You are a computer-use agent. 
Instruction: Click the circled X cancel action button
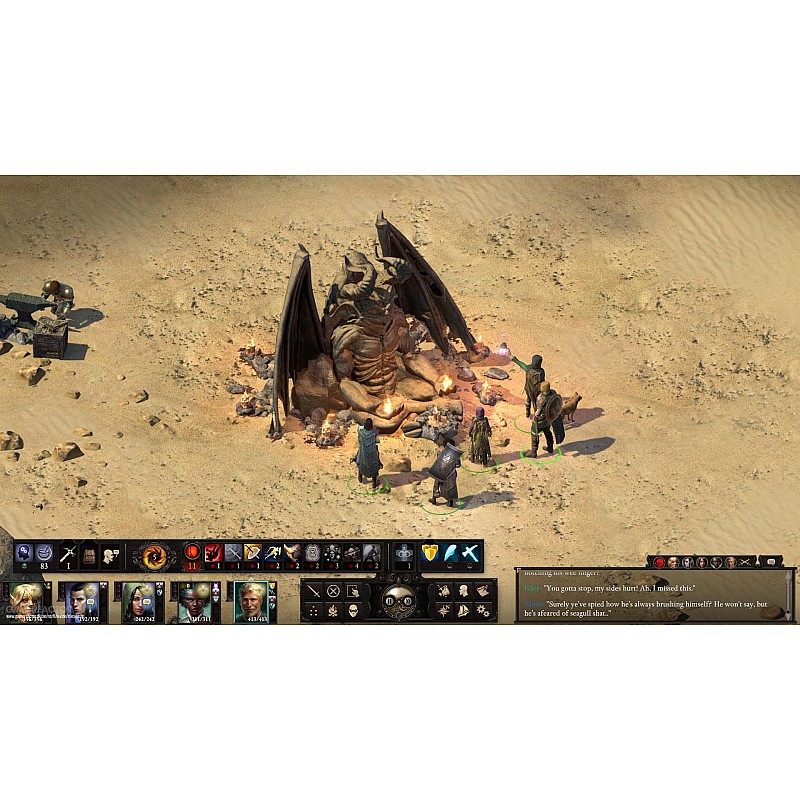click(333, 591)
